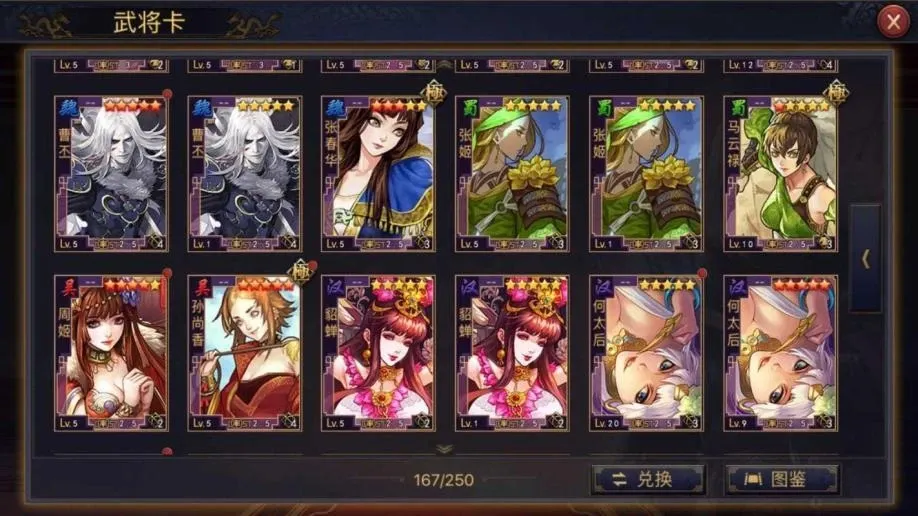Pick the Lv.1 张姬 card
Image resolution: width=918 pixels, height=516 pixels.
(646, 173)
